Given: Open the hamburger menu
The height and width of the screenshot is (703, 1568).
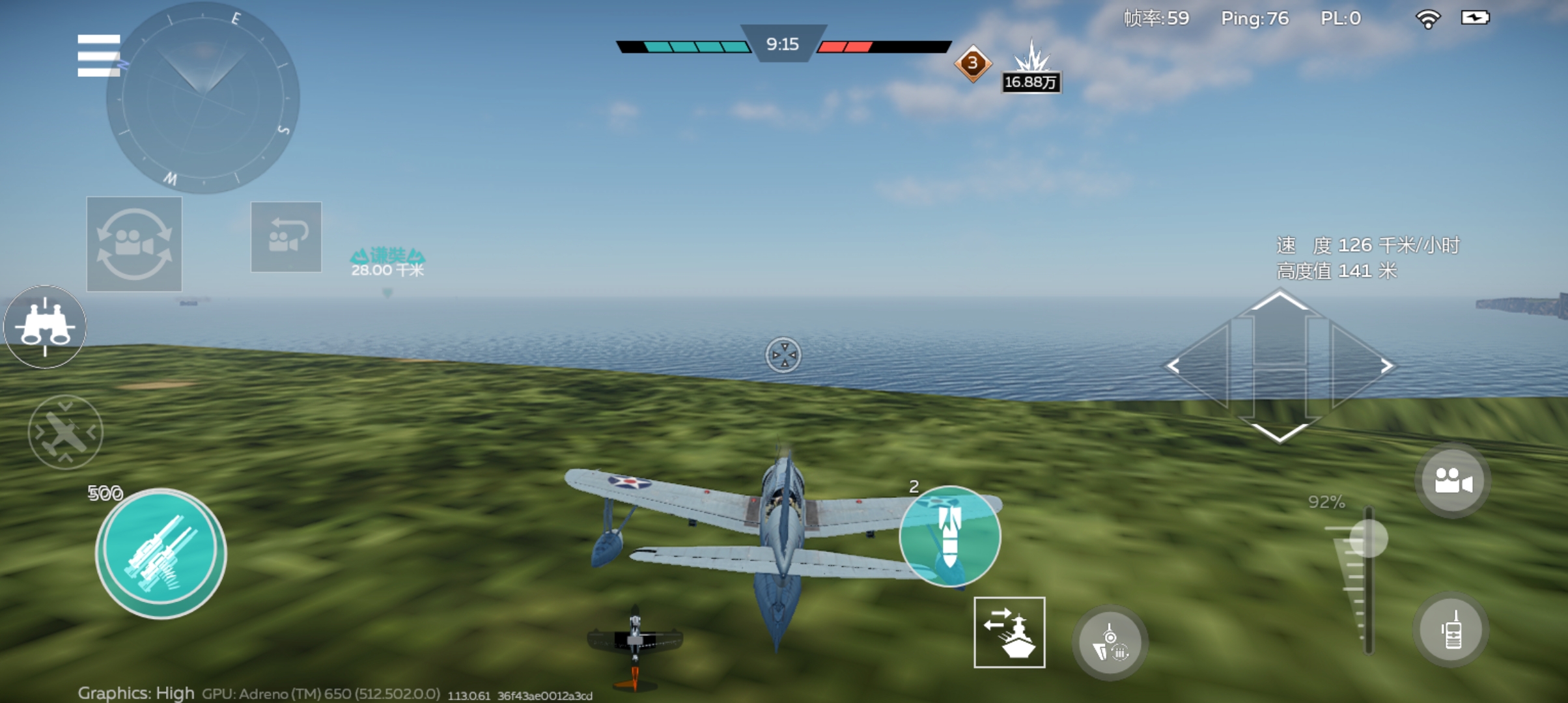Looking at the screenshot, I should click(x=98, y=55).
